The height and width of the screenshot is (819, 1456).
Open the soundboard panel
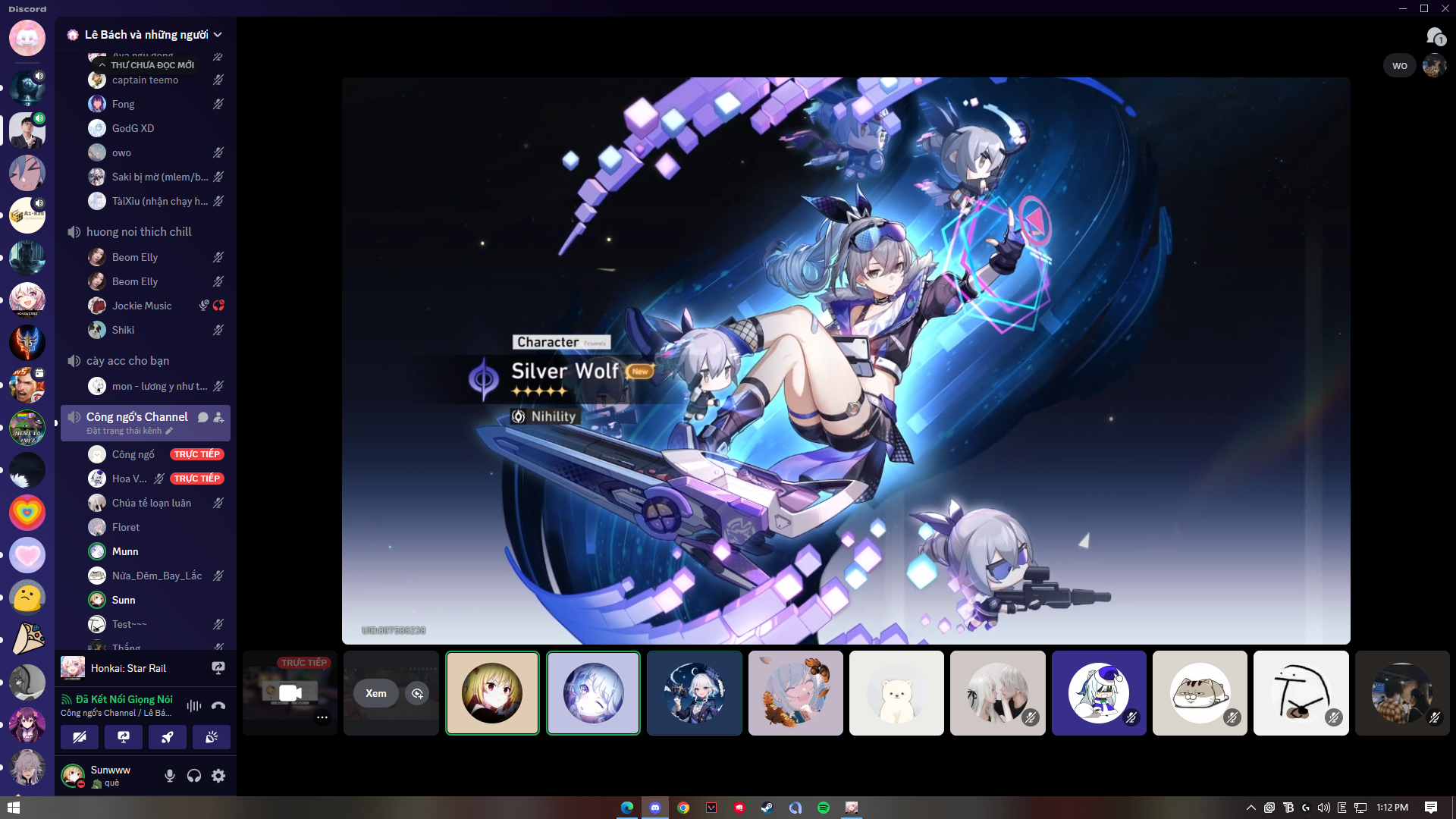pyautogui.click(x=212, y=737)
